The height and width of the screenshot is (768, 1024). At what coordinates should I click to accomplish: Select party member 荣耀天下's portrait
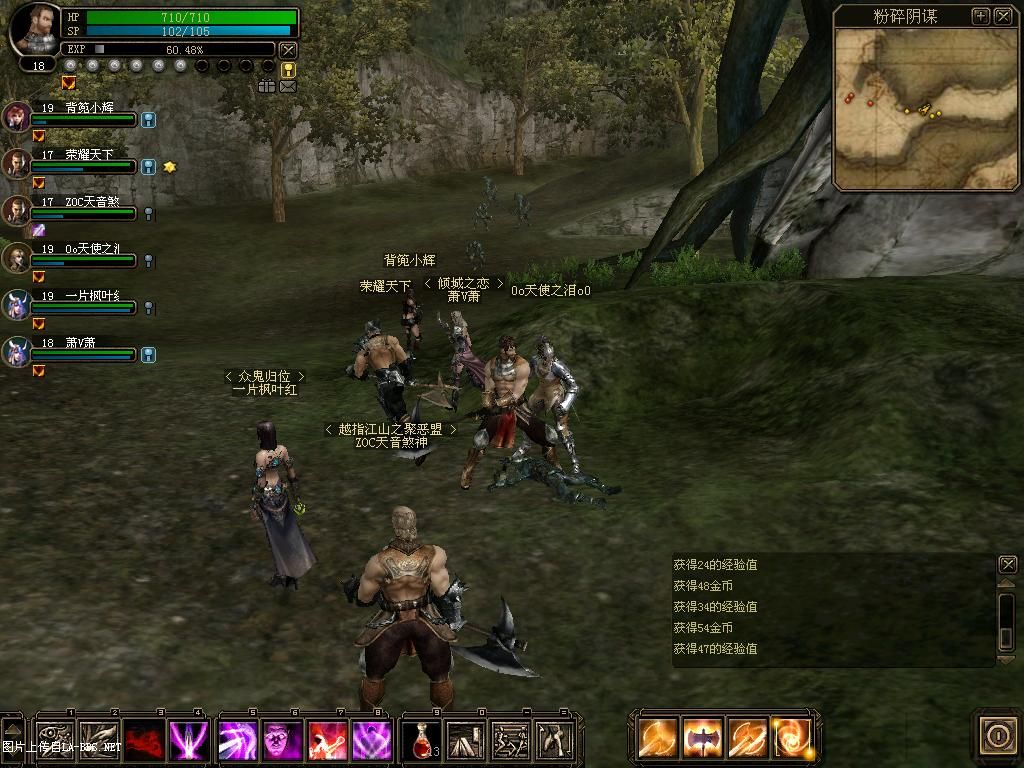click(17, 163)
